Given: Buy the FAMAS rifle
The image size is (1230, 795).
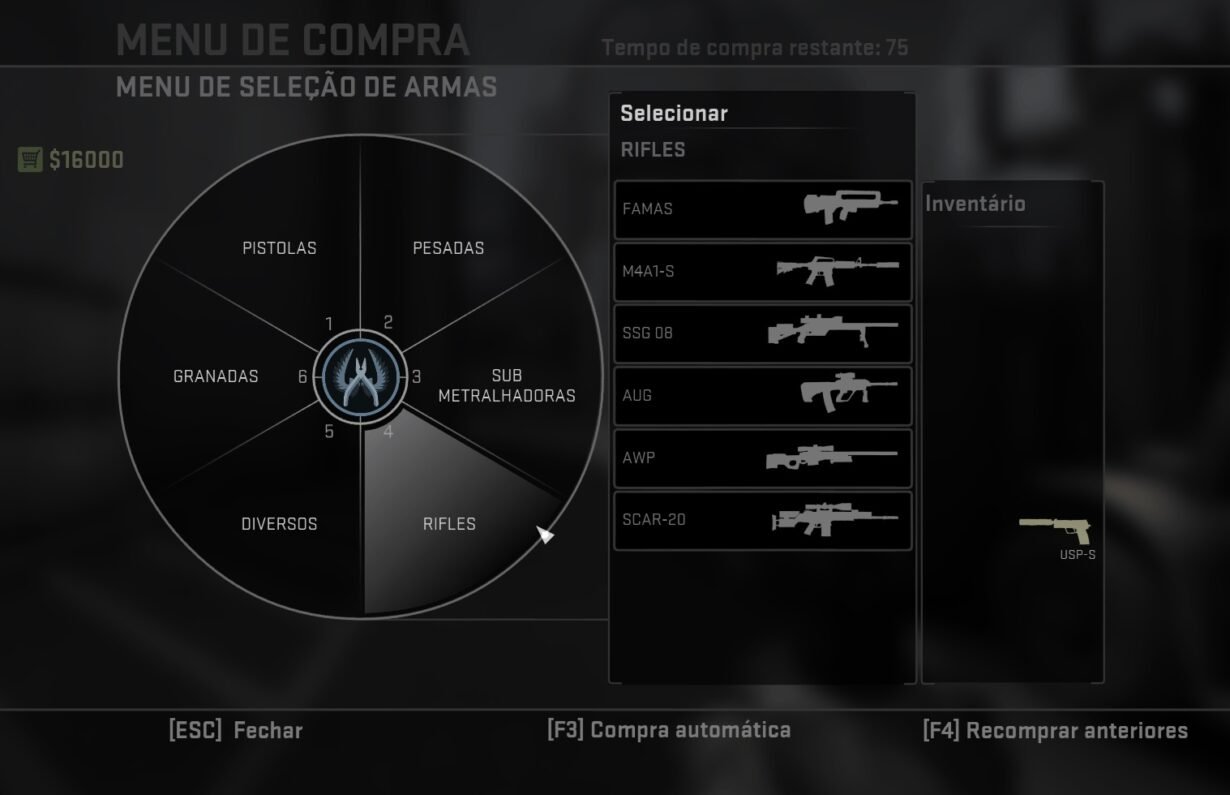Looking at the screenshot, I should (762, 210).
